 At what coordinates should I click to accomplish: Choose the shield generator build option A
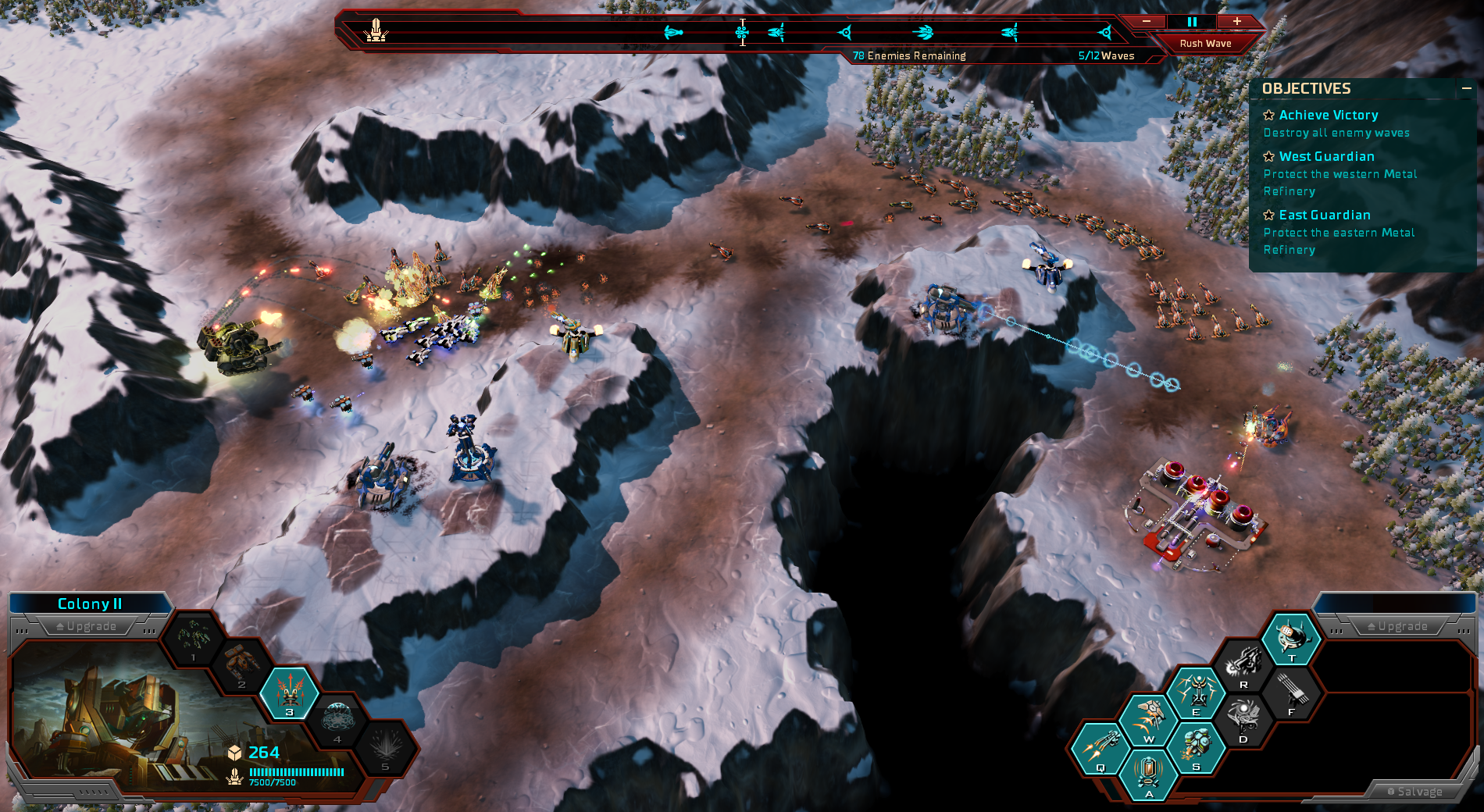[1147, 774]
